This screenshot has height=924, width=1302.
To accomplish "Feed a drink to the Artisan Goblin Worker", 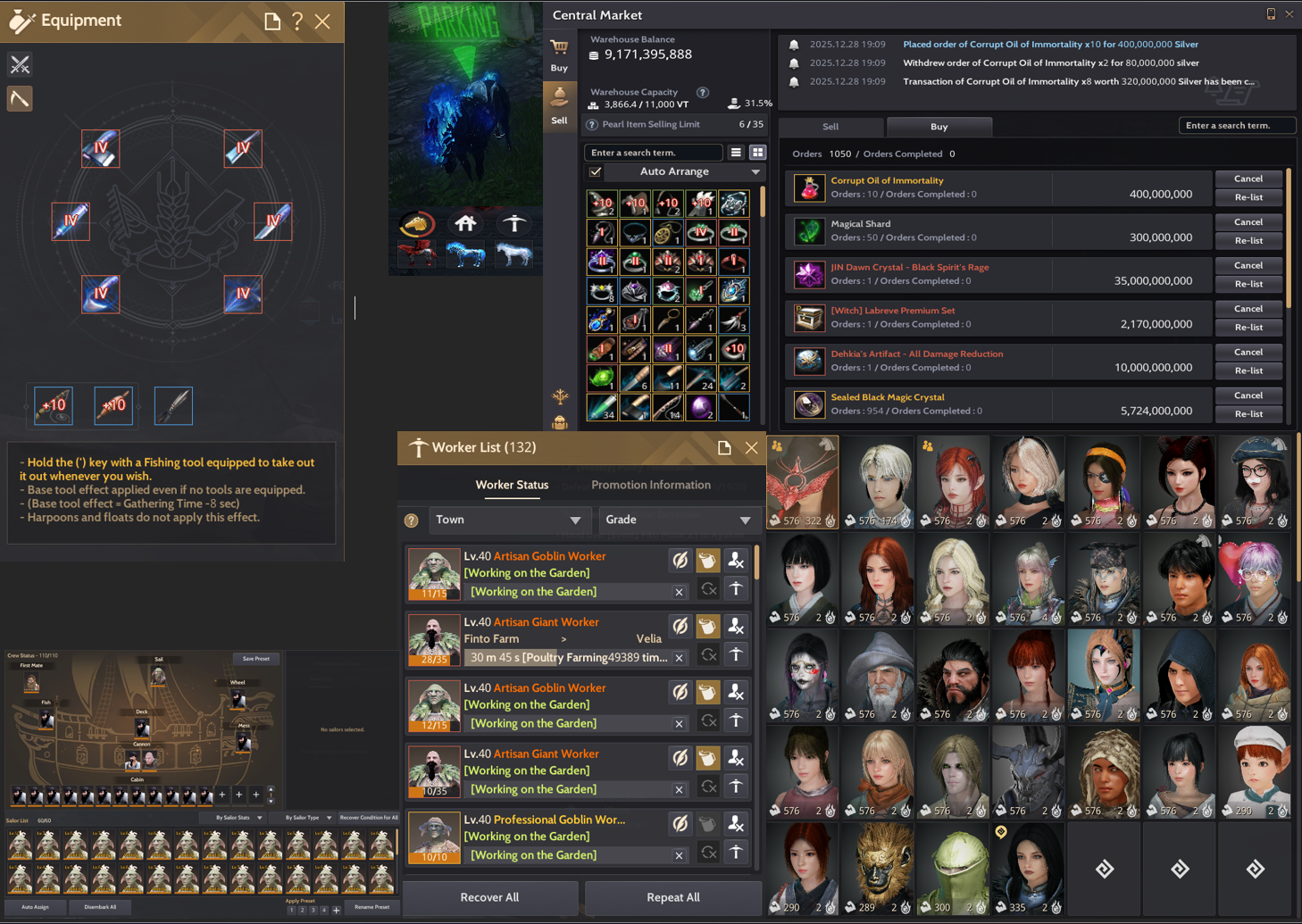I will click(707, 560).
